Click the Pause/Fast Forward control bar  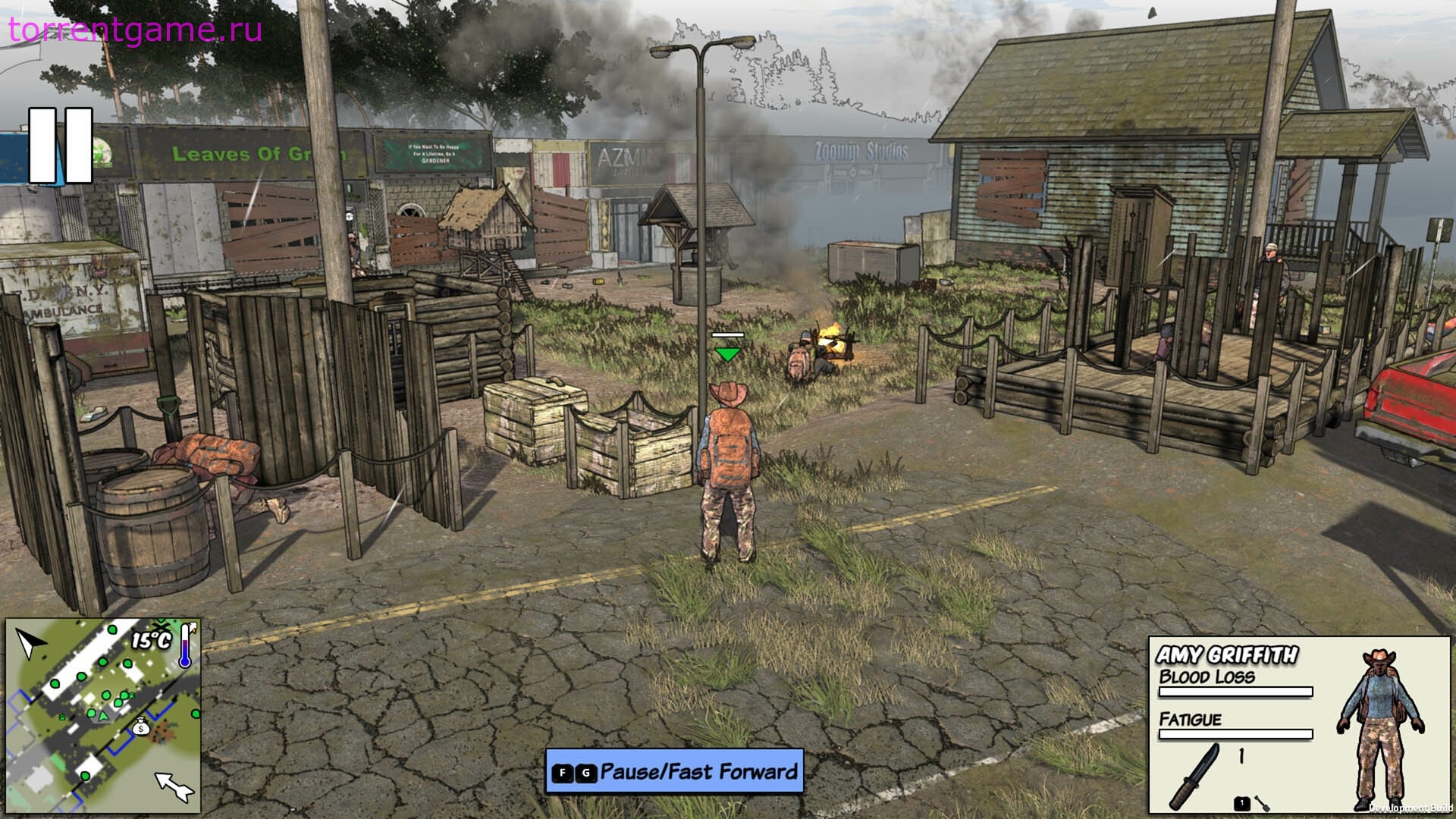point(674,771)
